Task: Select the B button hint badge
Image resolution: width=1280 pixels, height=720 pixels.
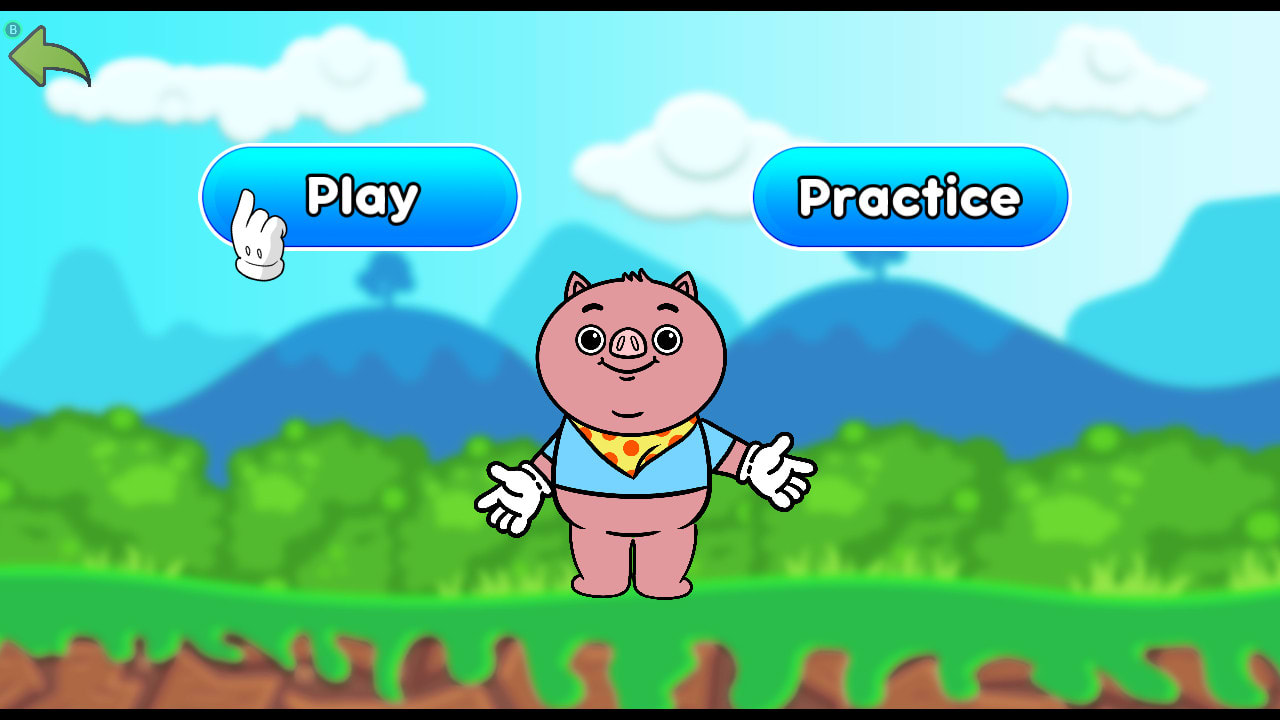Action: coord(14,28)
